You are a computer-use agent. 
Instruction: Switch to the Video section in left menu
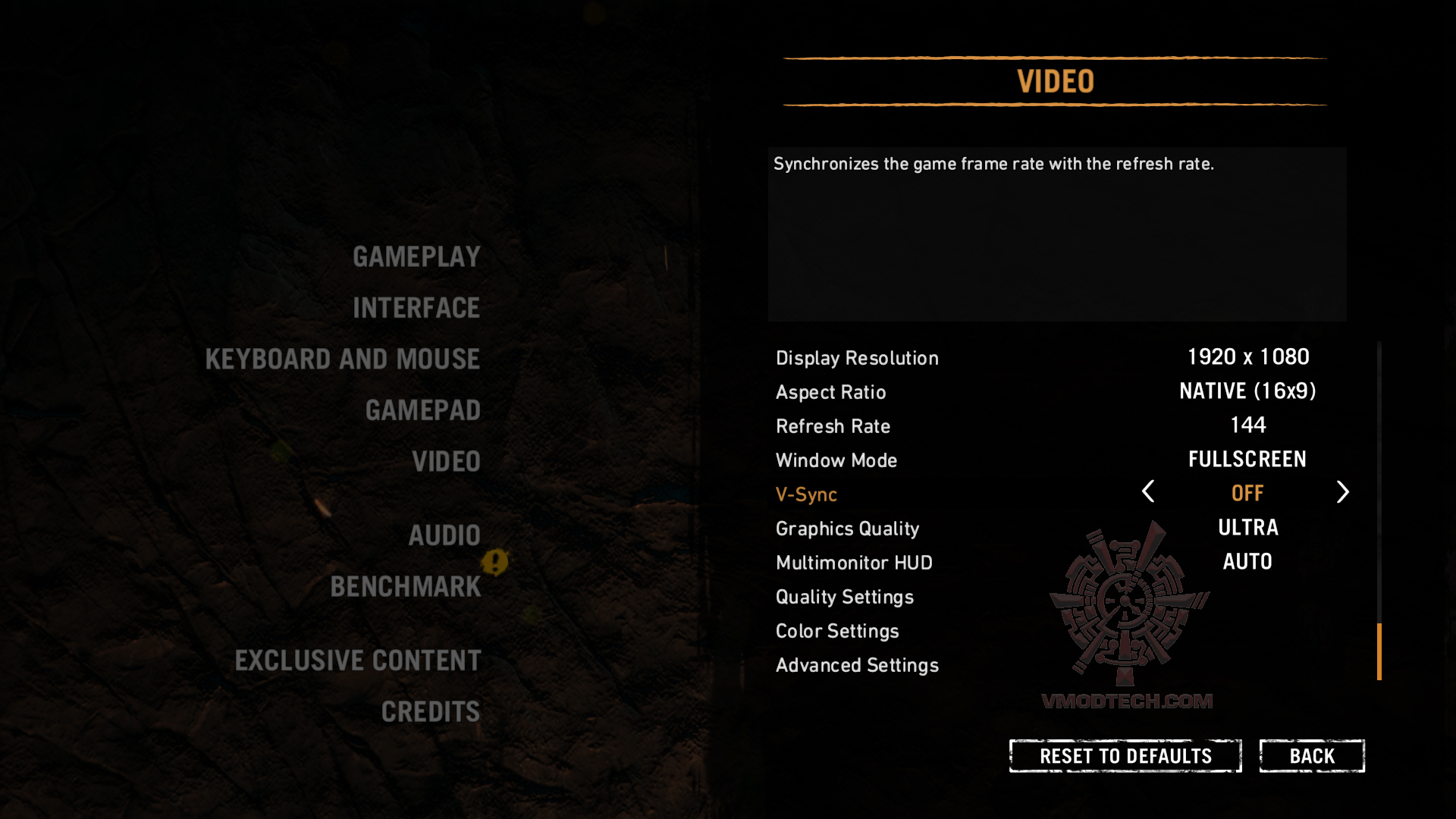(446, 462)
